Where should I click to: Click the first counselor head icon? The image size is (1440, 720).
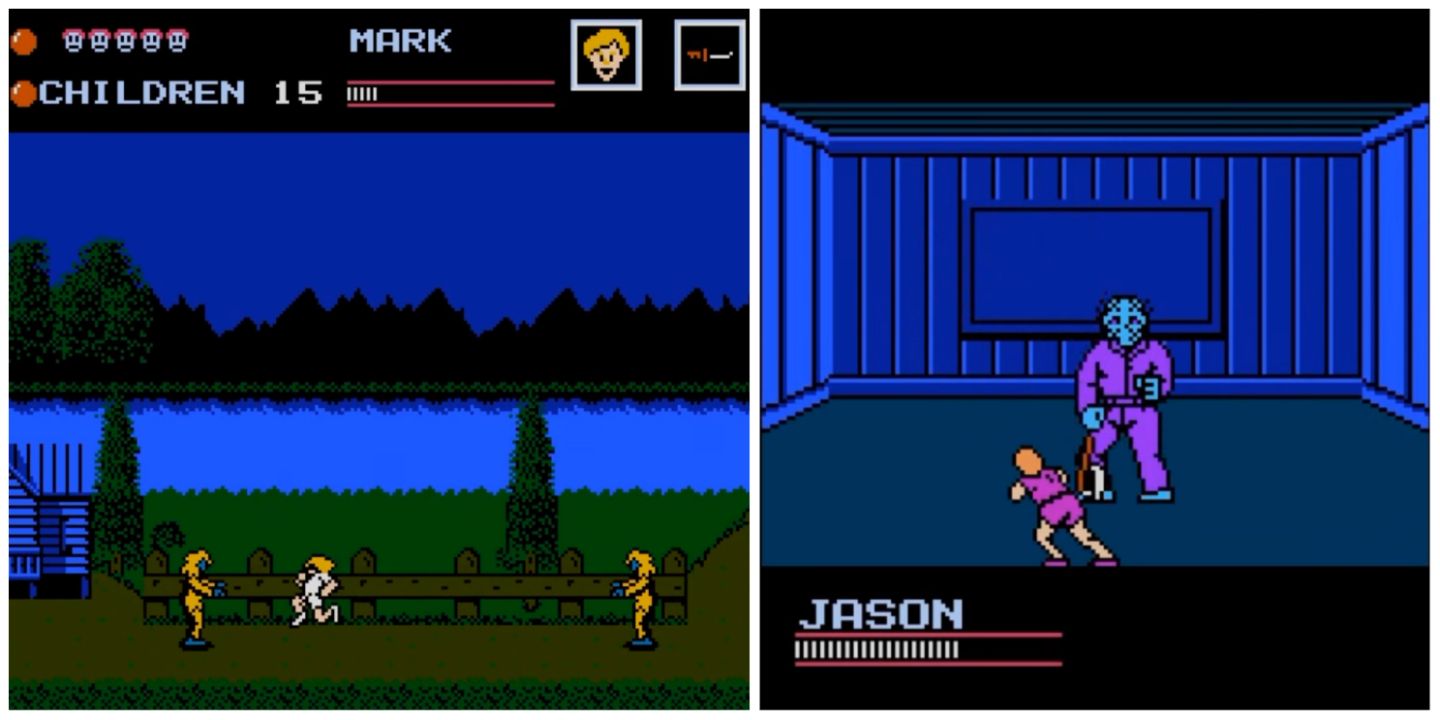click(74, 40)
